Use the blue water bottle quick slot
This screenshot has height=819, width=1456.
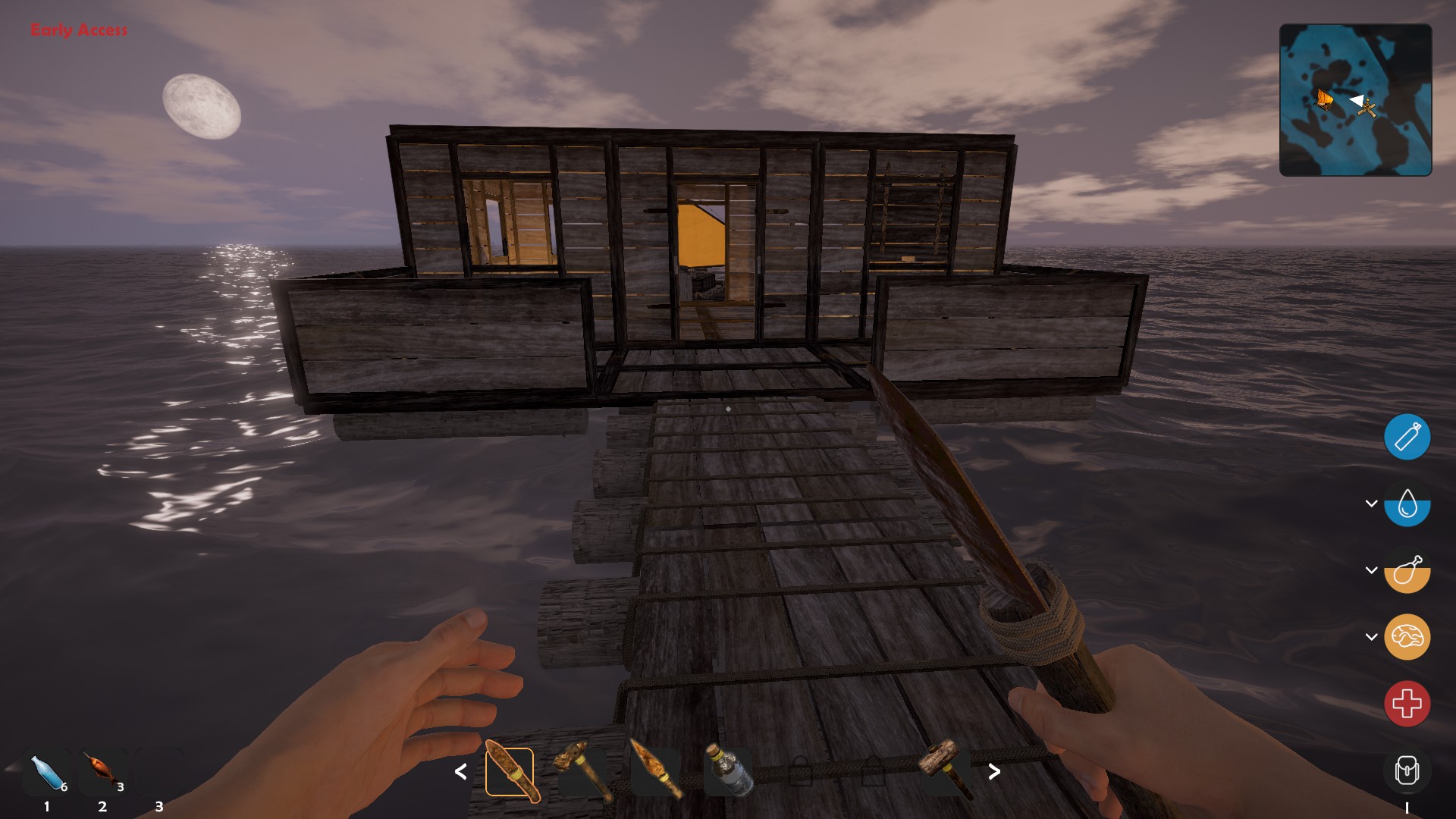[47, 773]
